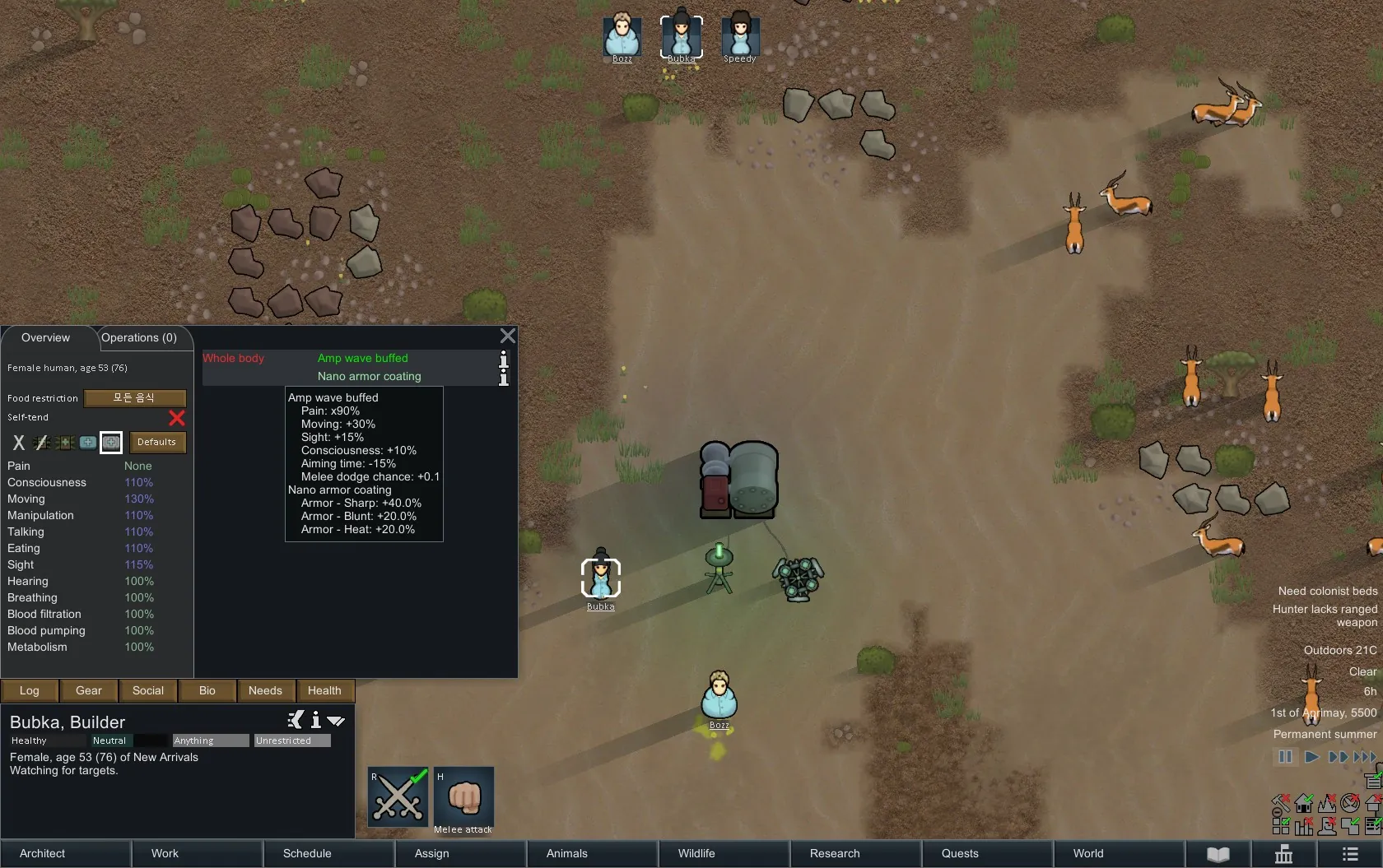Toggle the Self-tend red X
The height and width of the screenshot is (868, 1383).
pyautogui.click(x=176, y=418)
